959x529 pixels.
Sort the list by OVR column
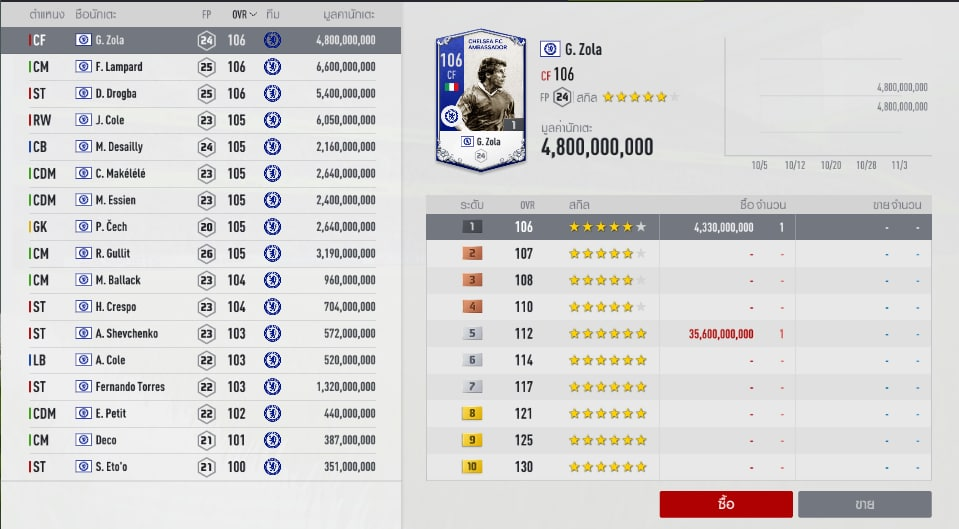[240, 15]
